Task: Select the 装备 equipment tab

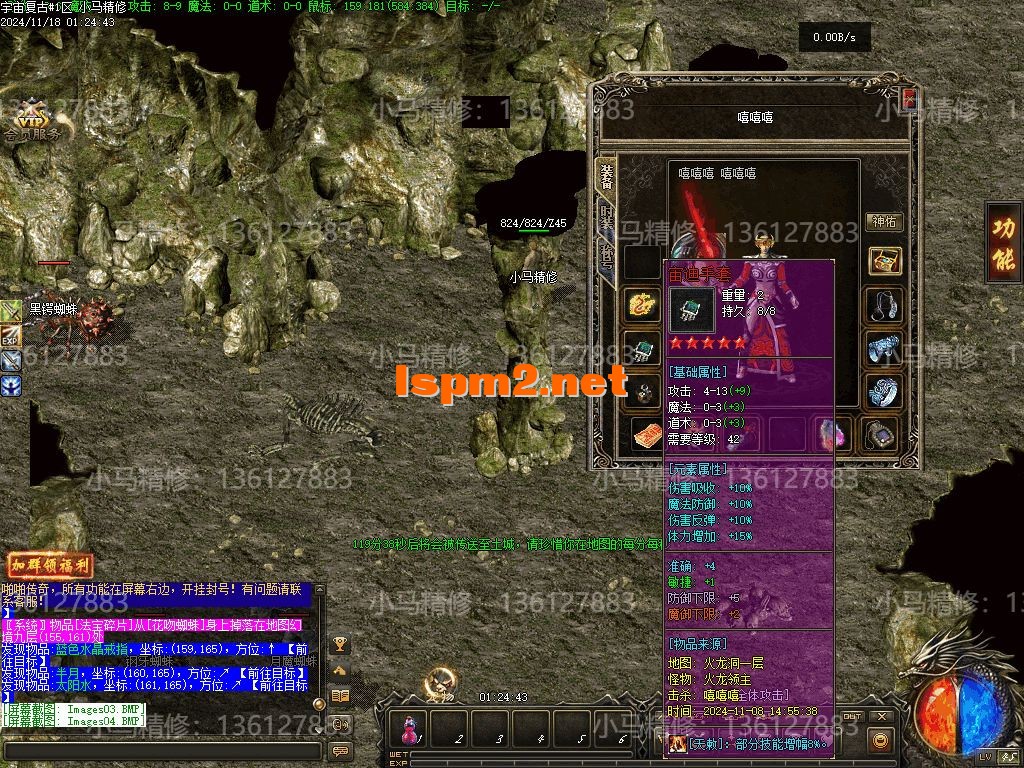Action: click(x=607, y=176)
